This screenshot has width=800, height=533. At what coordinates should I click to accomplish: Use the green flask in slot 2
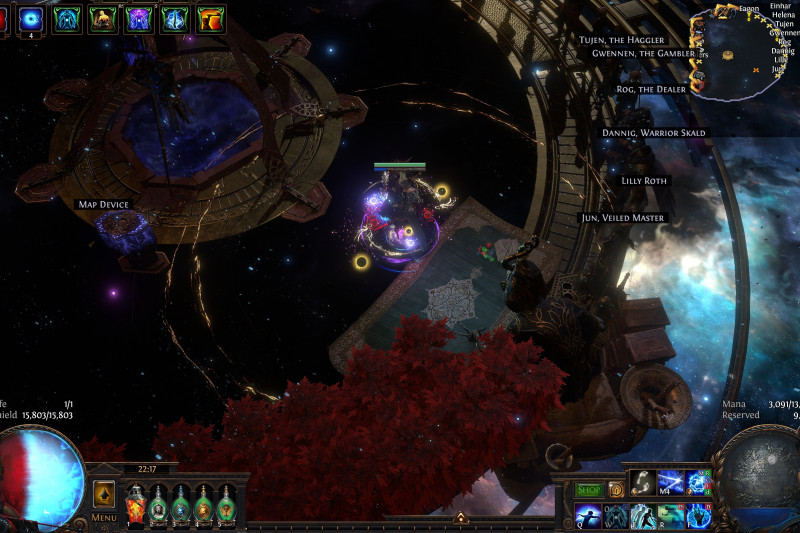click(x=158, y=503)
